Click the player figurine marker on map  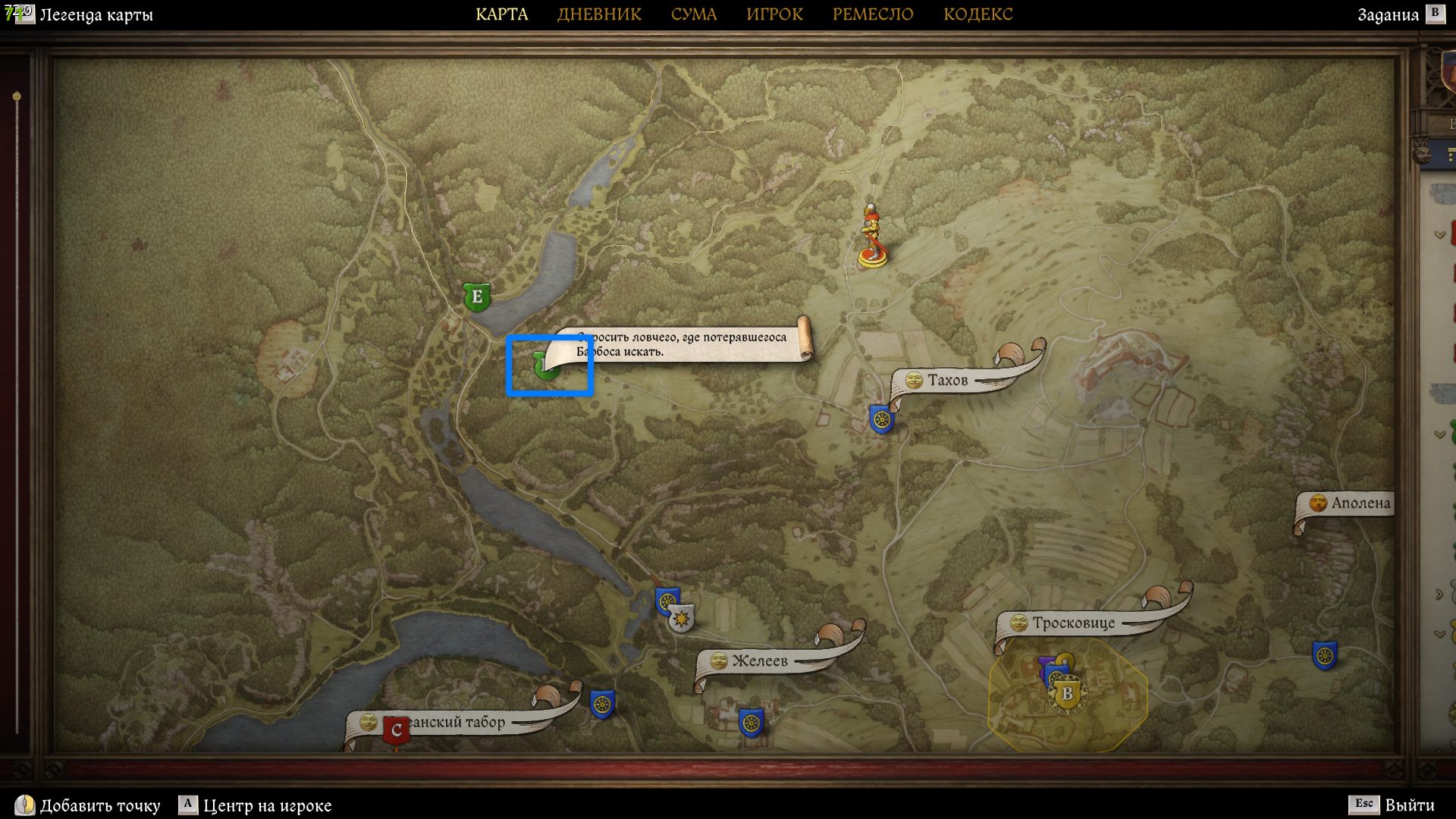[x=872, y=237]
